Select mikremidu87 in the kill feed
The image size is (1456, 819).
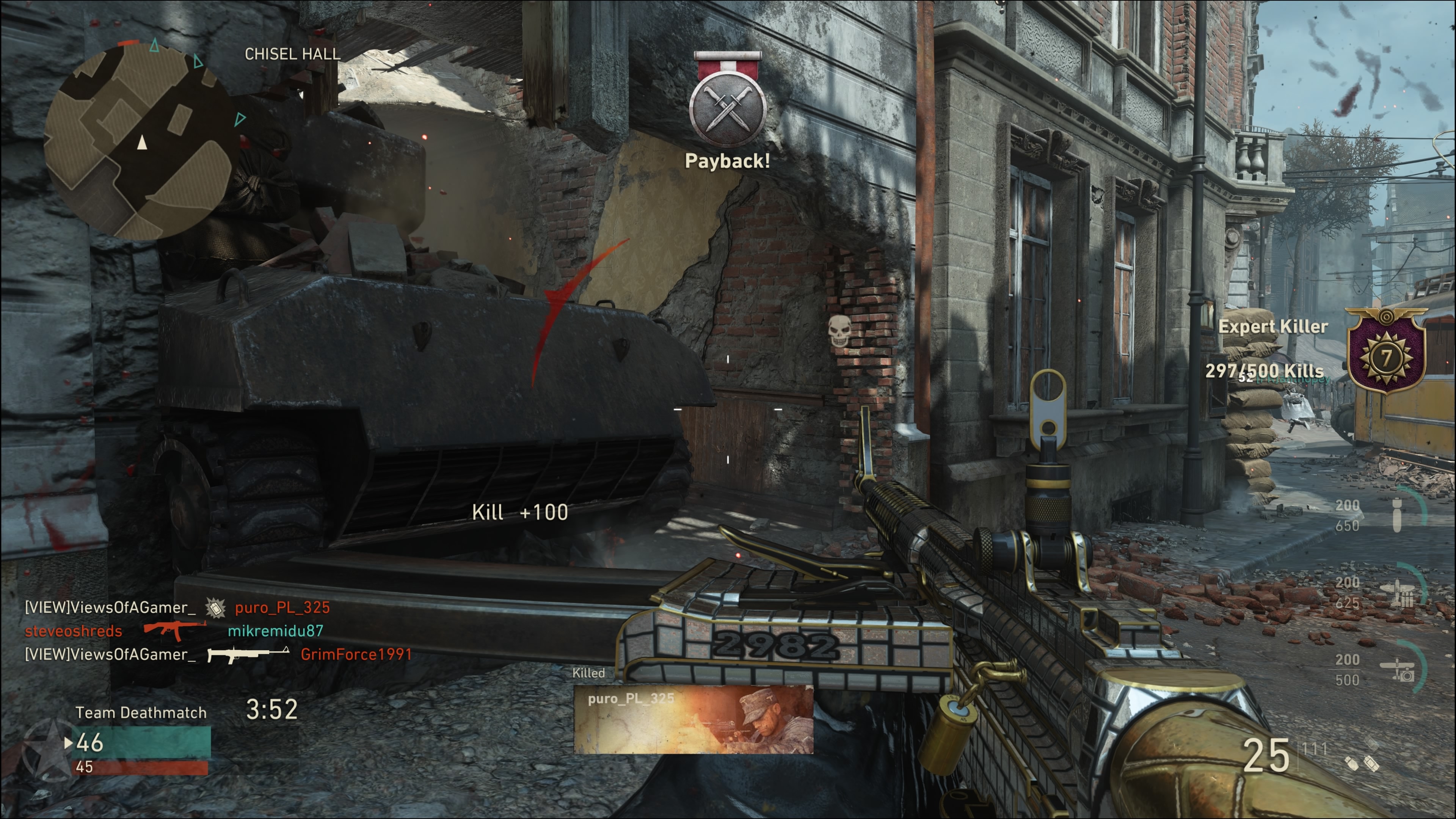[275, 631]
